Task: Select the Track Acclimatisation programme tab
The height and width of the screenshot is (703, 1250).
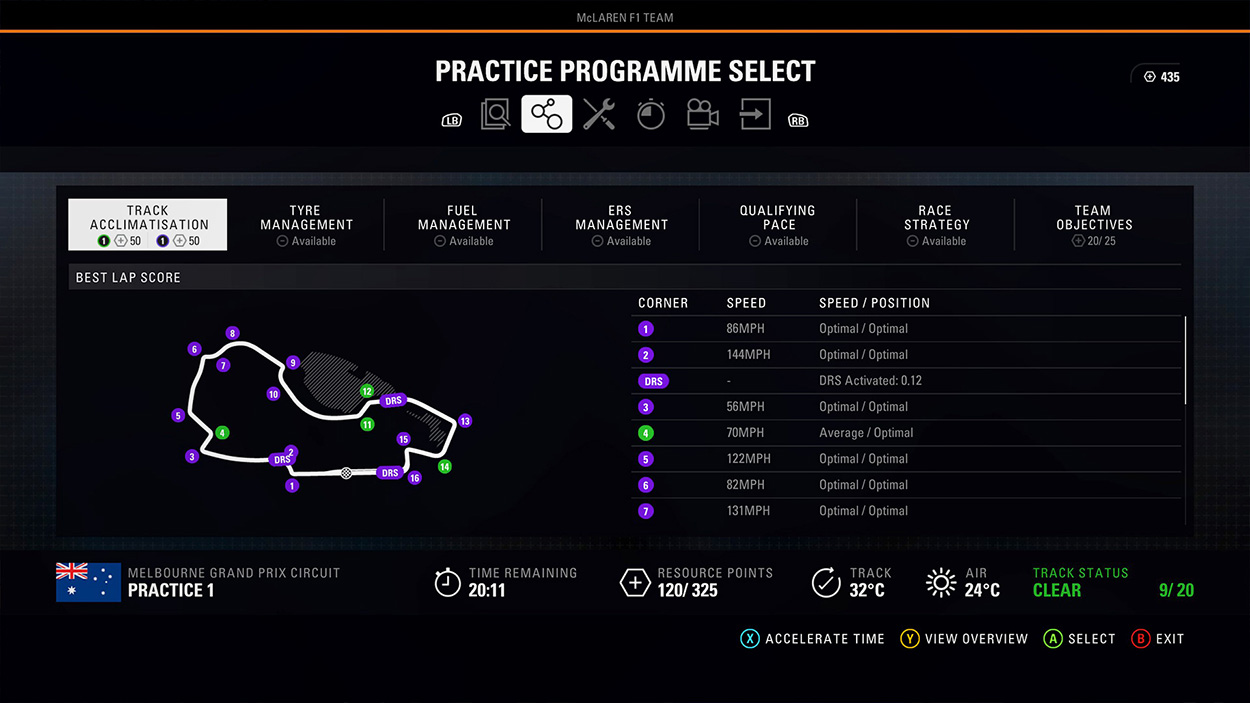Action: coord(148,224)
